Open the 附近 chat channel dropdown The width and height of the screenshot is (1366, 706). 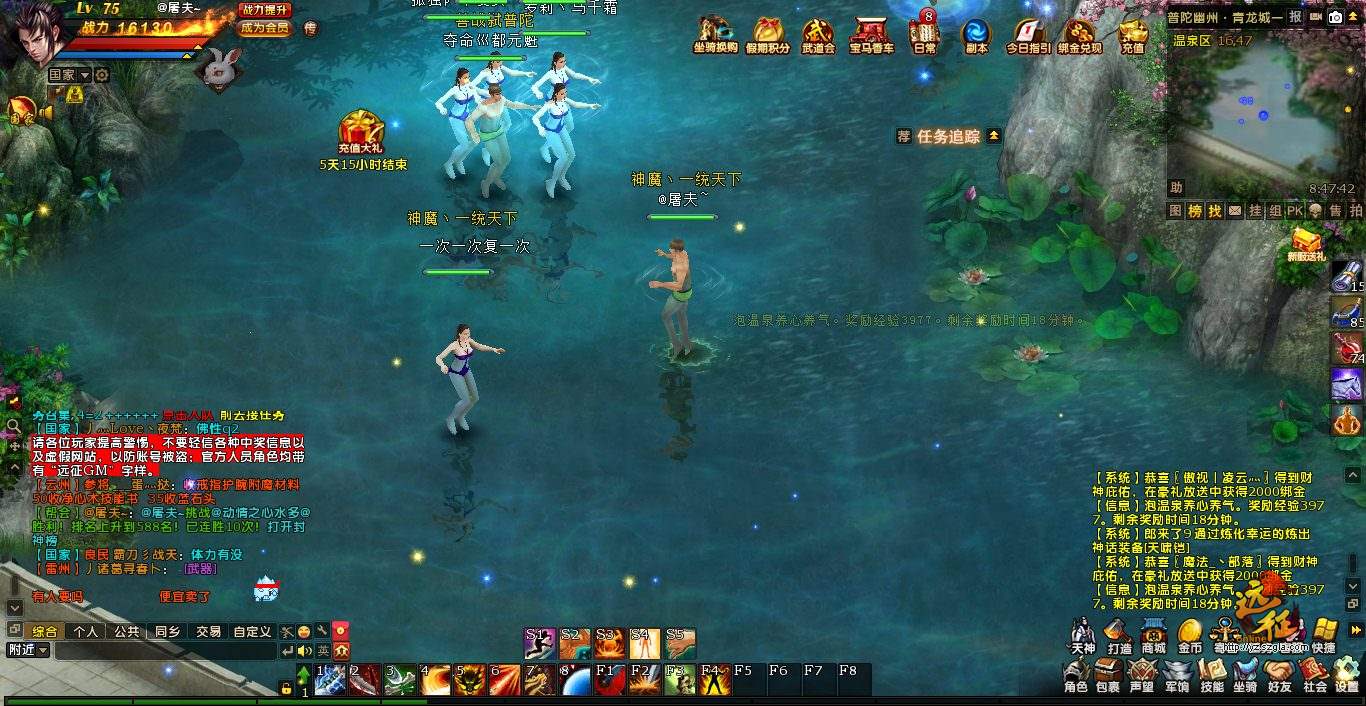click(x=26, y=650)
